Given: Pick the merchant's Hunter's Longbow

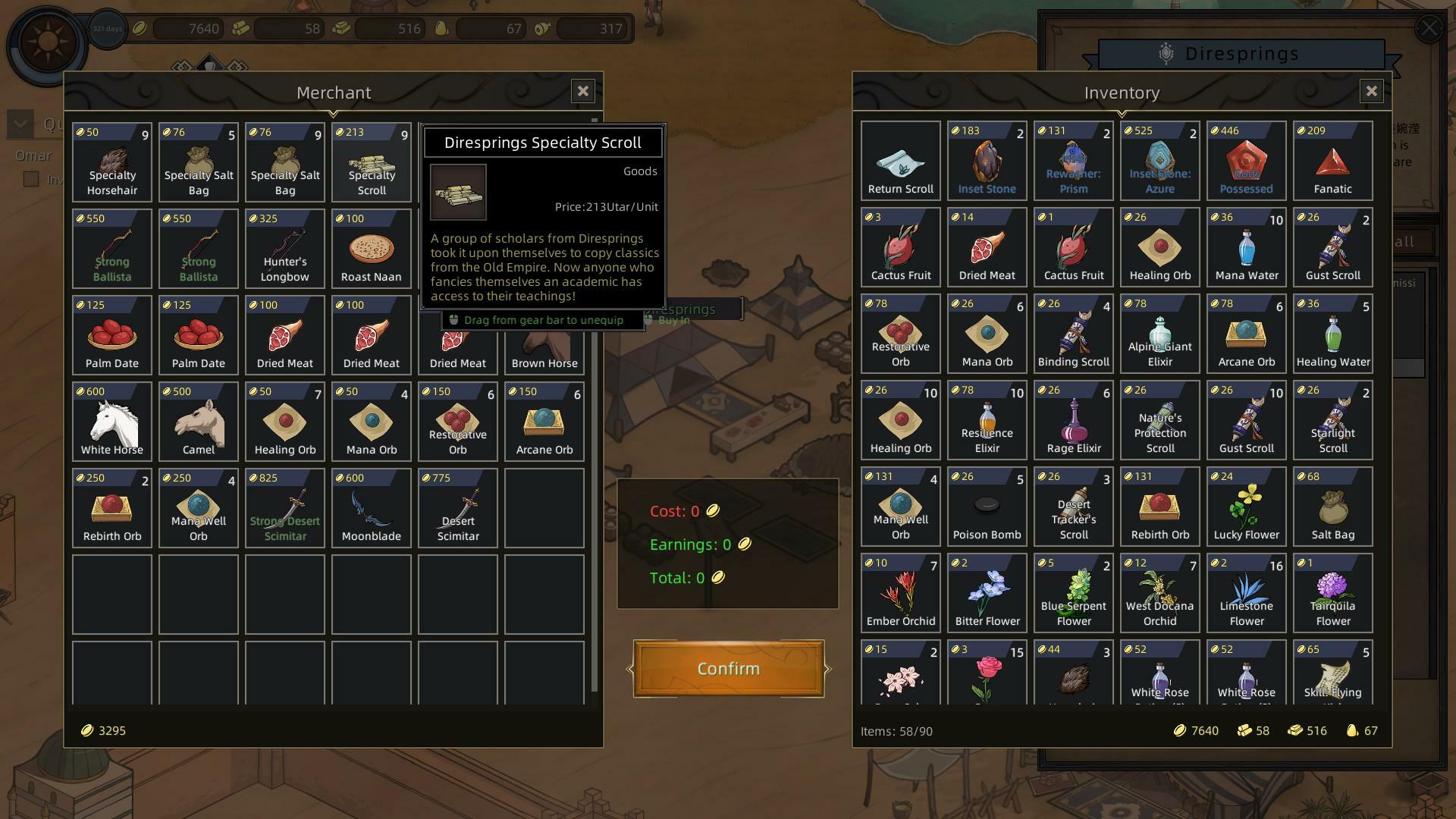Looking at the screenshot, I should point(285,249).
